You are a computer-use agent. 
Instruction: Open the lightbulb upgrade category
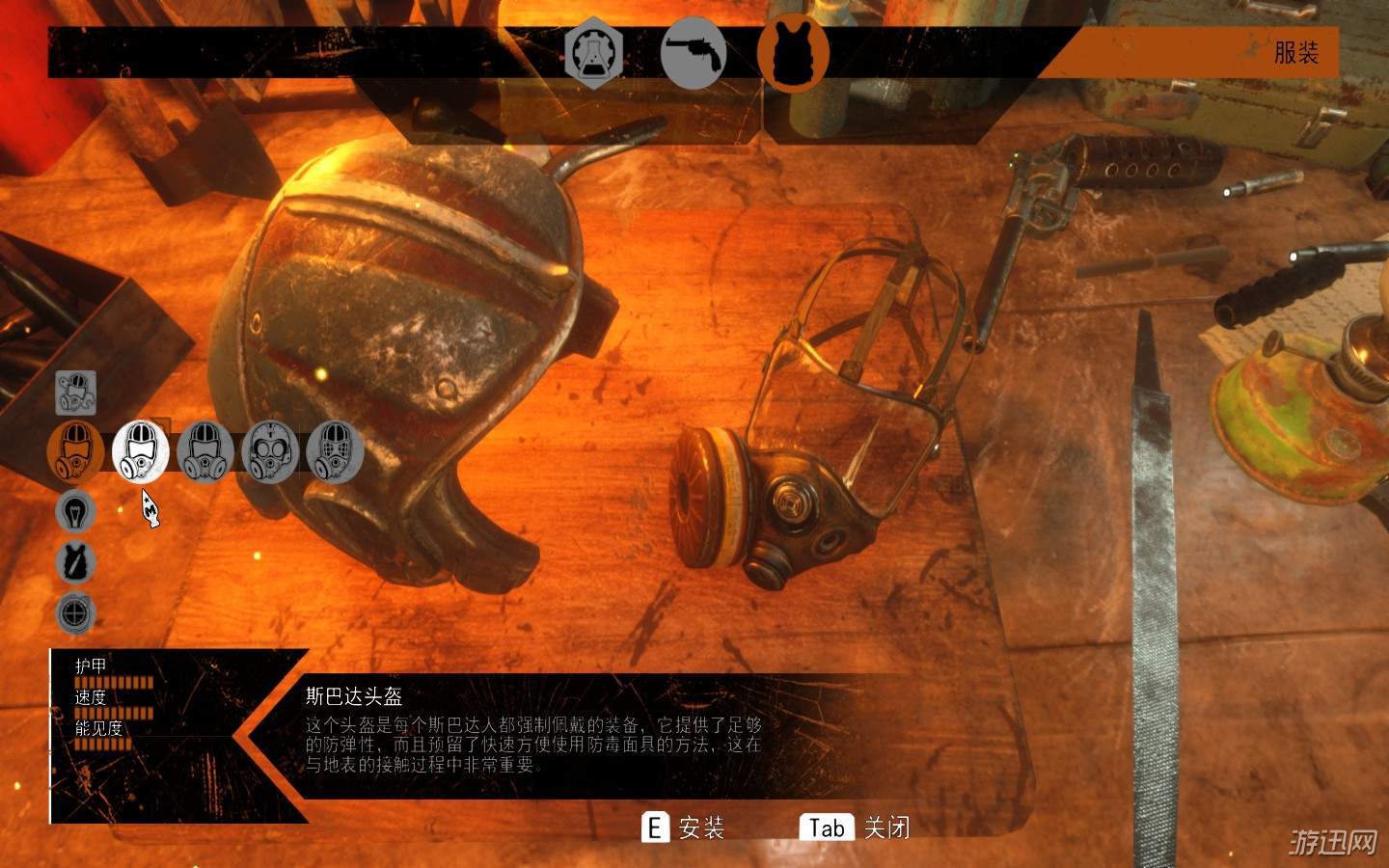75,511
